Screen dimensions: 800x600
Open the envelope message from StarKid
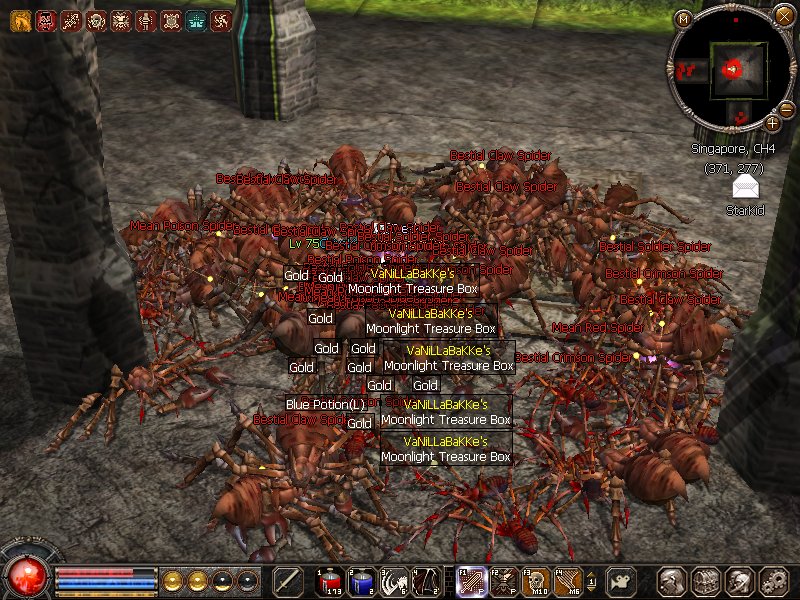tap(744, 187)
